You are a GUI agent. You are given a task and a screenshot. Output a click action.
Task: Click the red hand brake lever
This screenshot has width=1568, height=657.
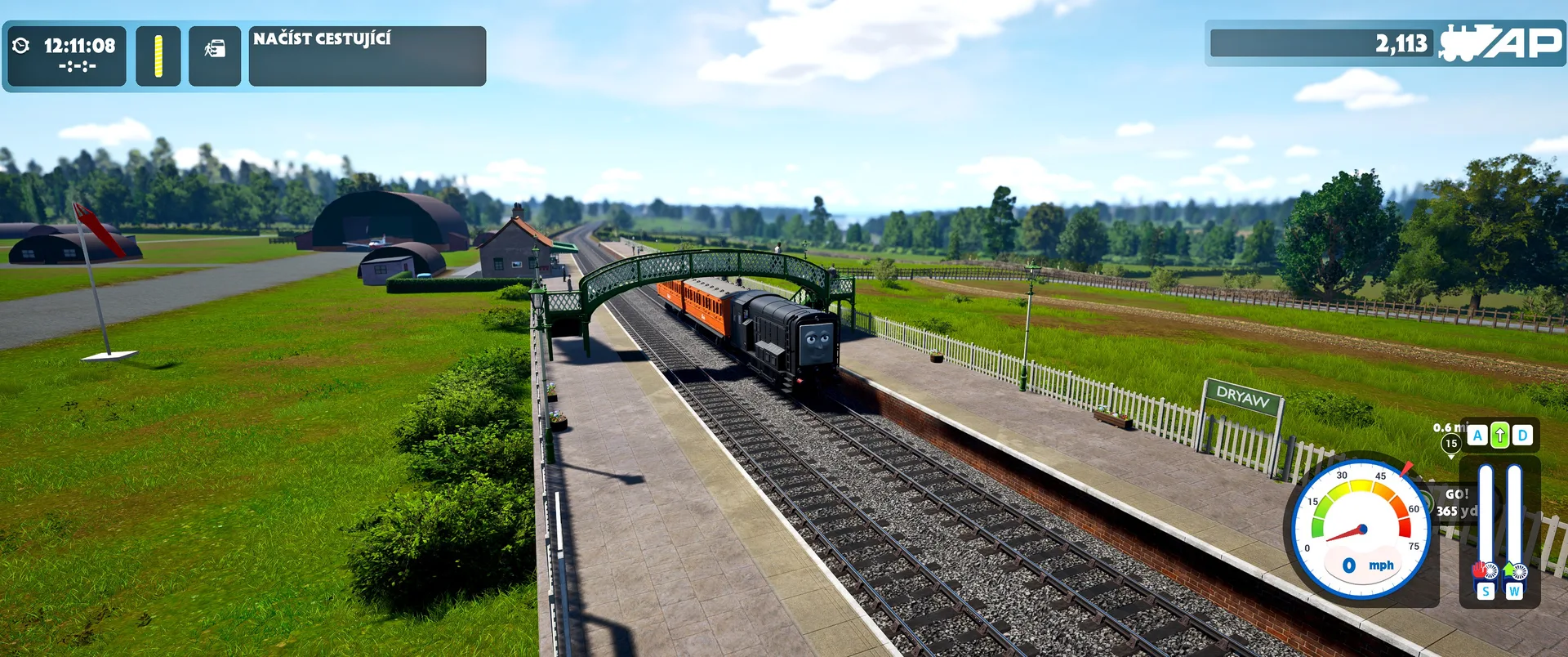(1481, 570)
